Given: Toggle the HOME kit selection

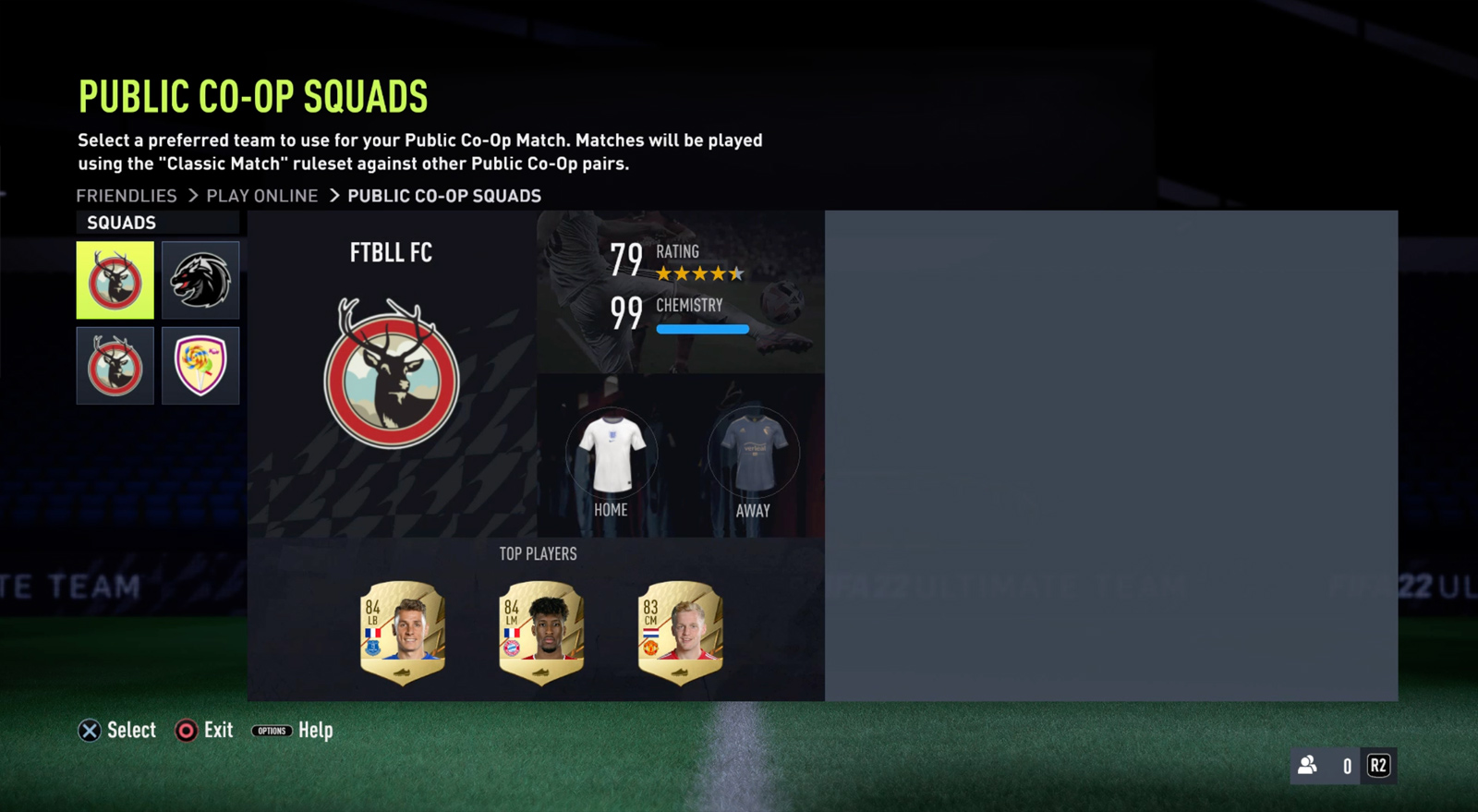Looking at the screenshot, I should [x=611, y=453].
